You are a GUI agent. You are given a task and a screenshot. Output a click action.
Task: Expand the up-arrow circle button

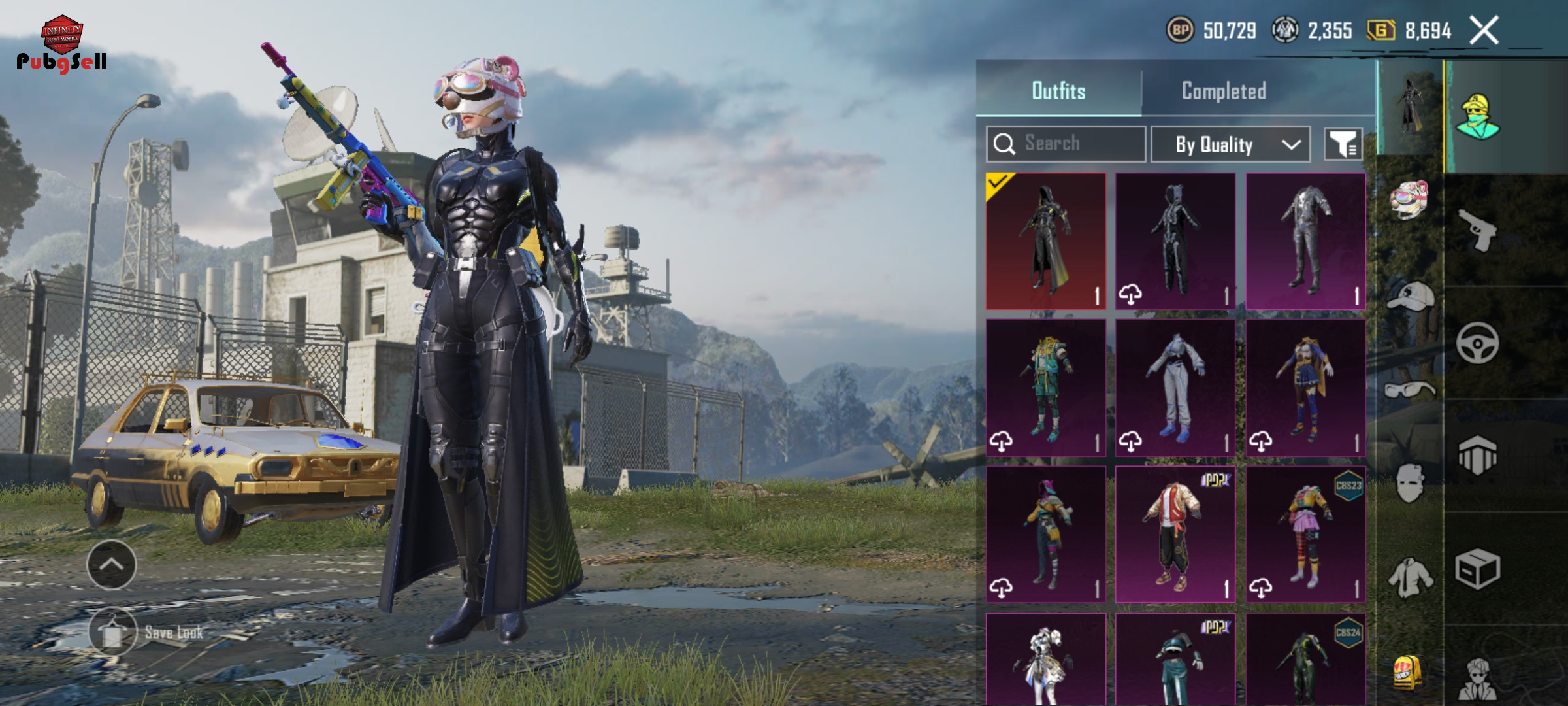pos(112,565)
